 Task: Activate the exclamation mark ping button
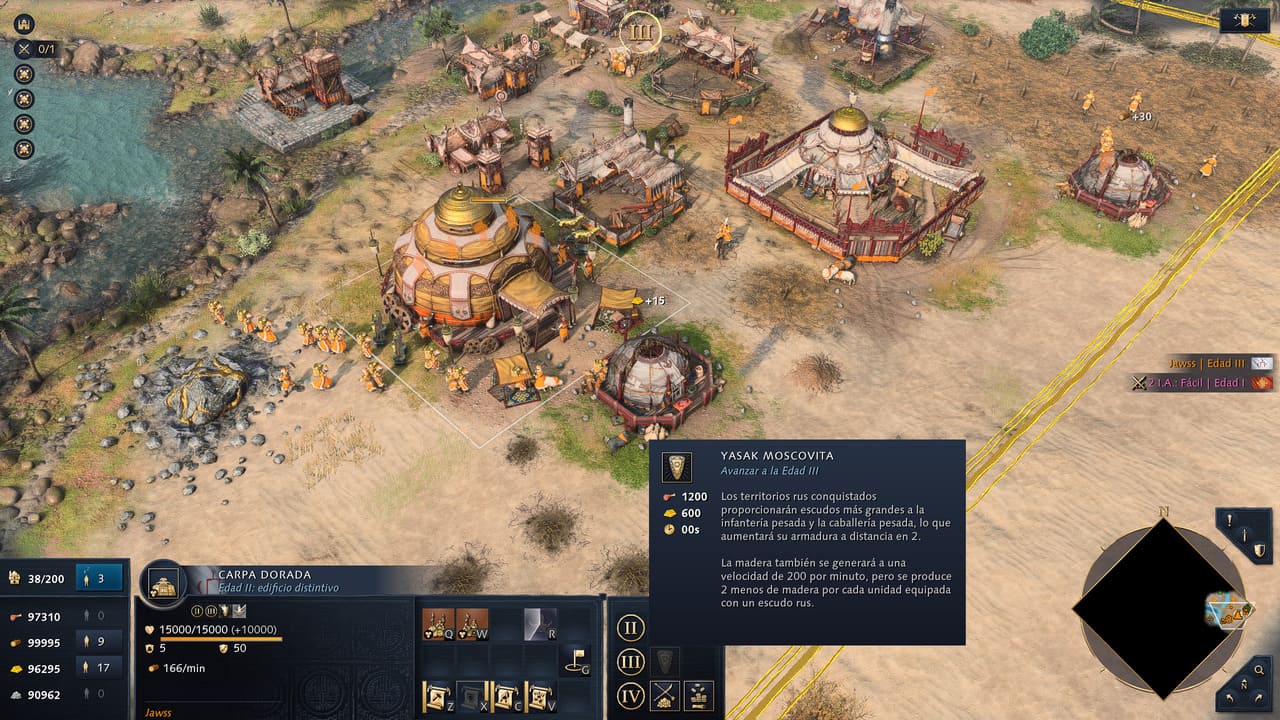tap(1231, 521)
